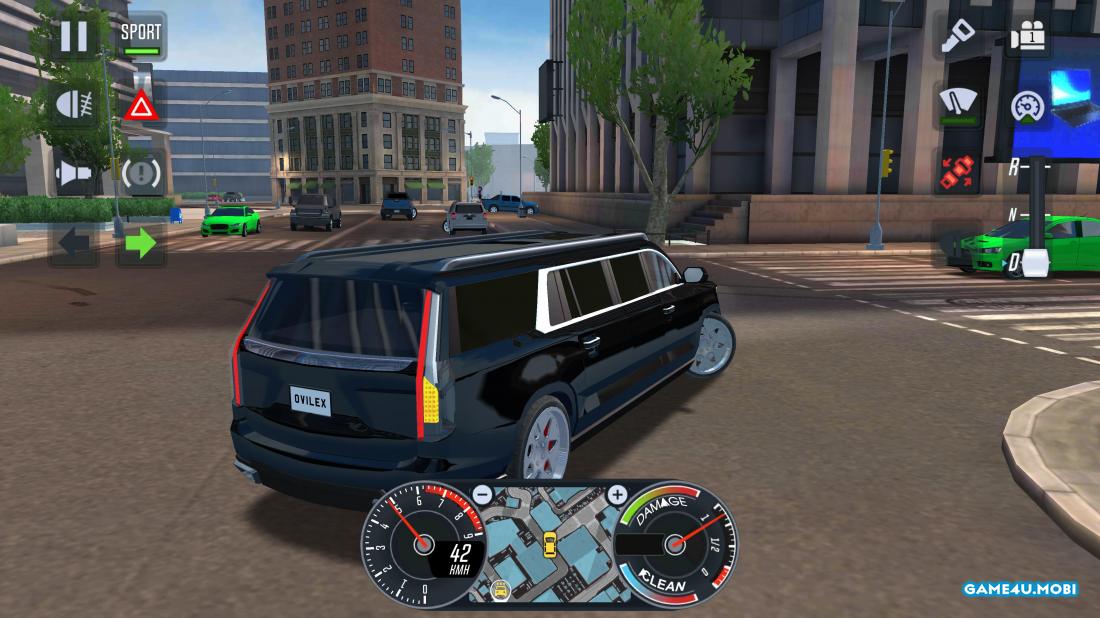
Task: Turn on the left turn signal
Action: pyautogui.click(x=74, y=243)
